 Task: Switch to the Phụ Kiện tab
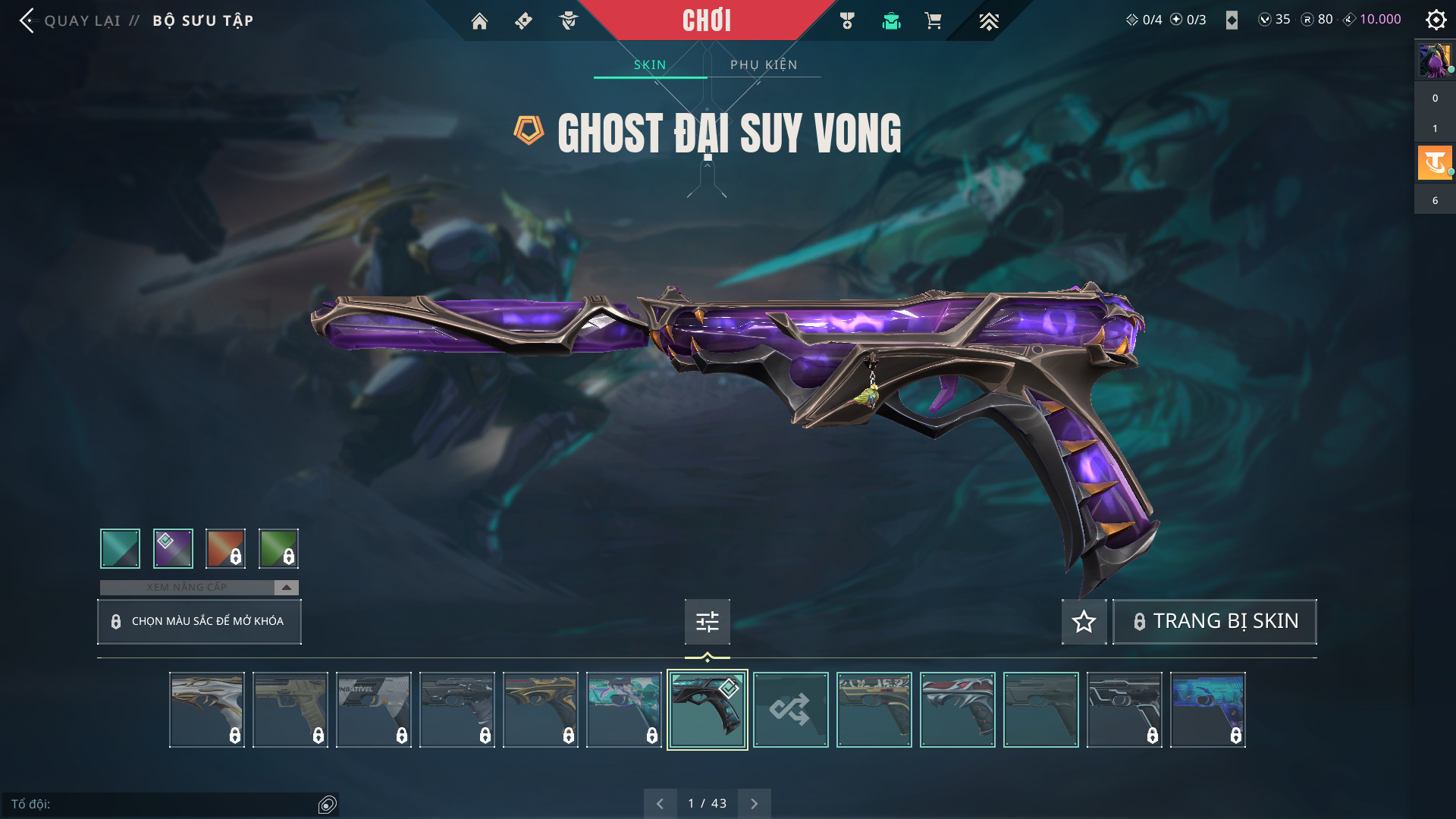(x=764, y=64)
